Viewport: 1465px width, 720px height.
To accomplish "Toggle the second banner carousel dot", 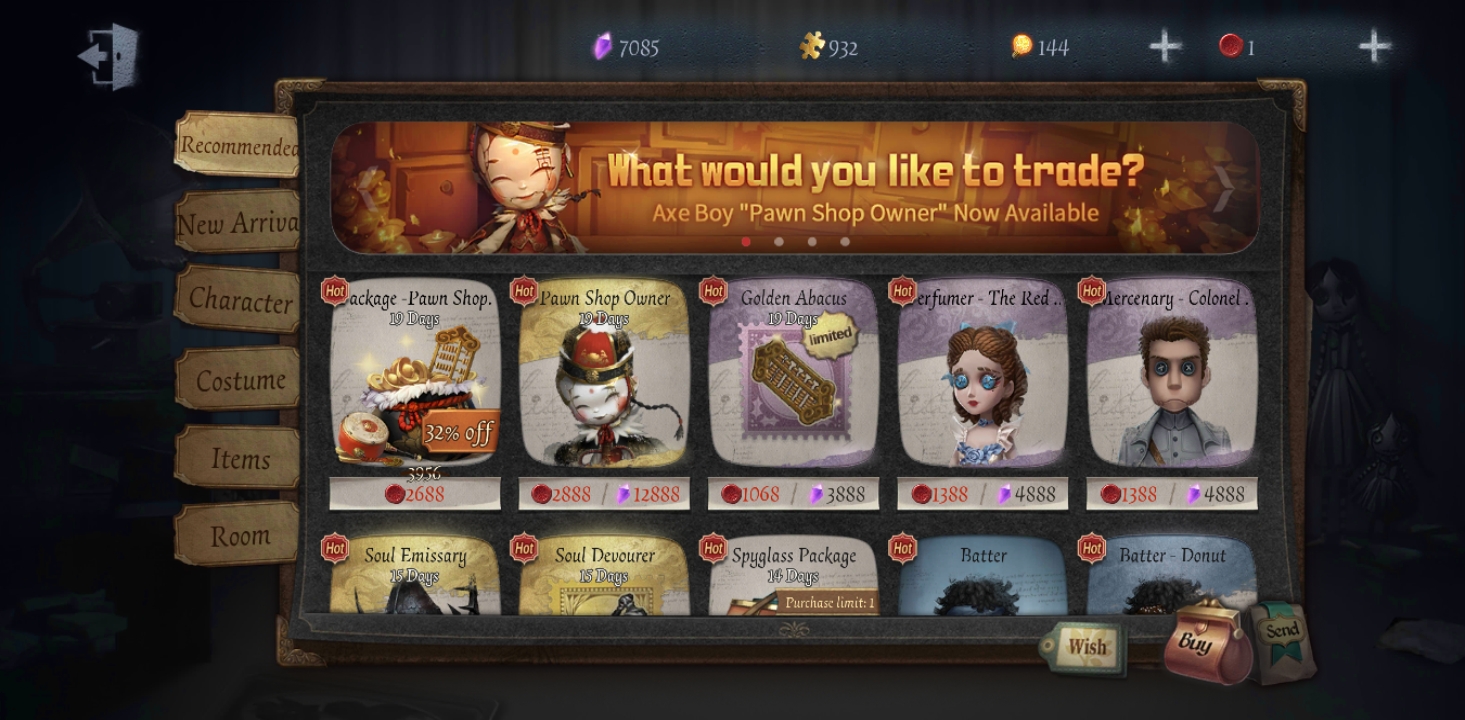I will 779,241.
